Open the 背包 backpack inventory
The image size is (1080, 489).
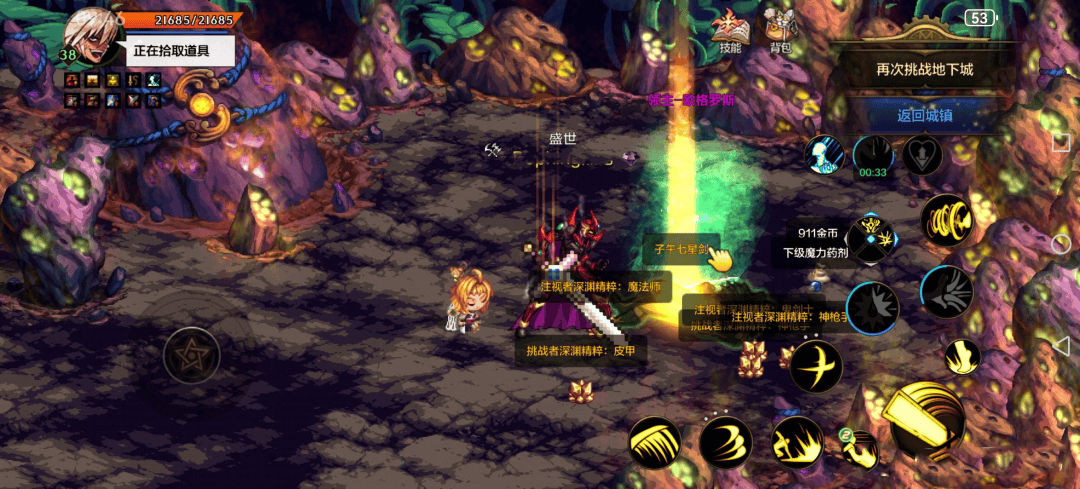click(x=780, y=31)
